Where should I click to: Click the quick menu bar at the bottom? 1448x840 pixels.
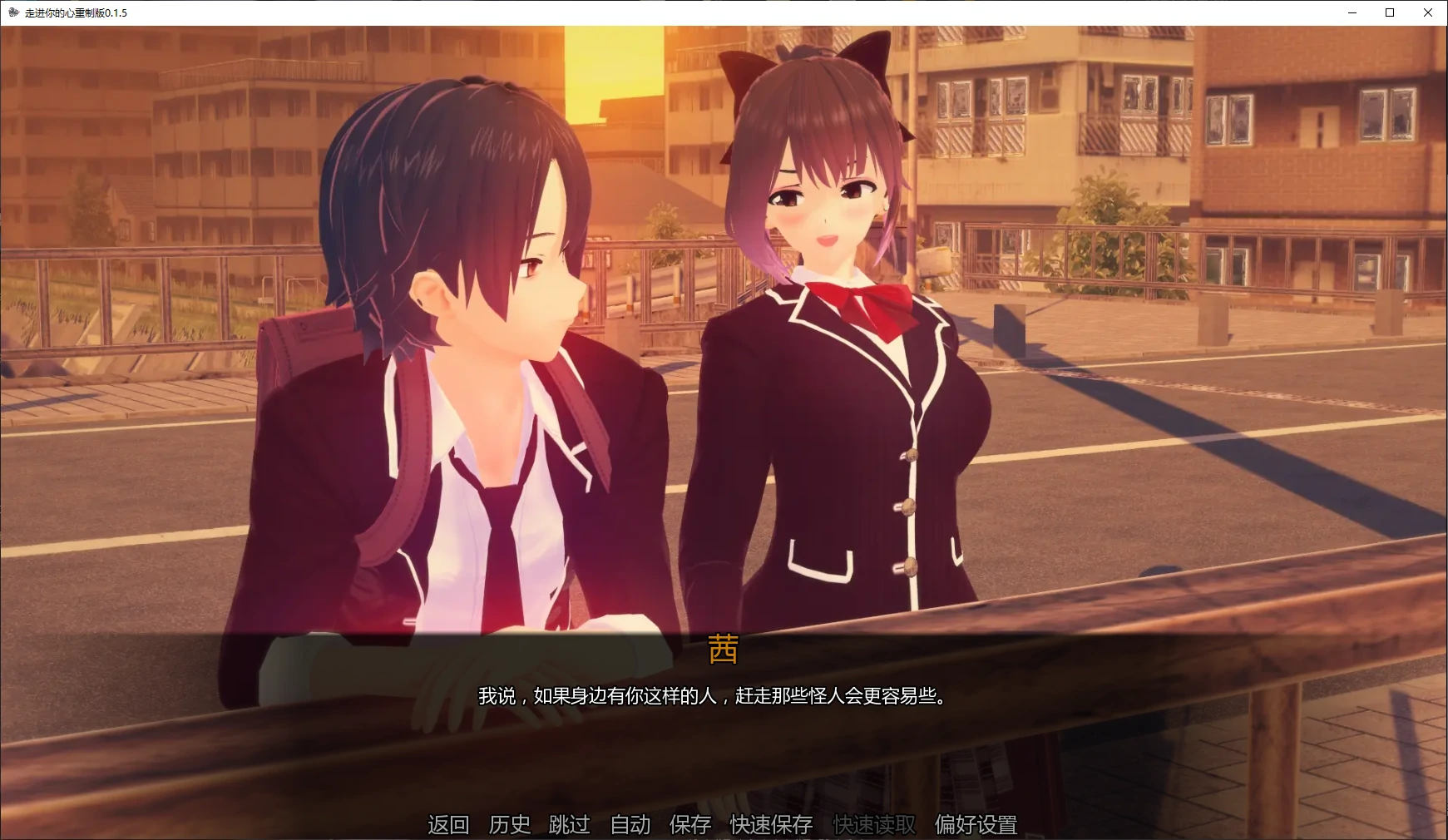click(724, 824)
